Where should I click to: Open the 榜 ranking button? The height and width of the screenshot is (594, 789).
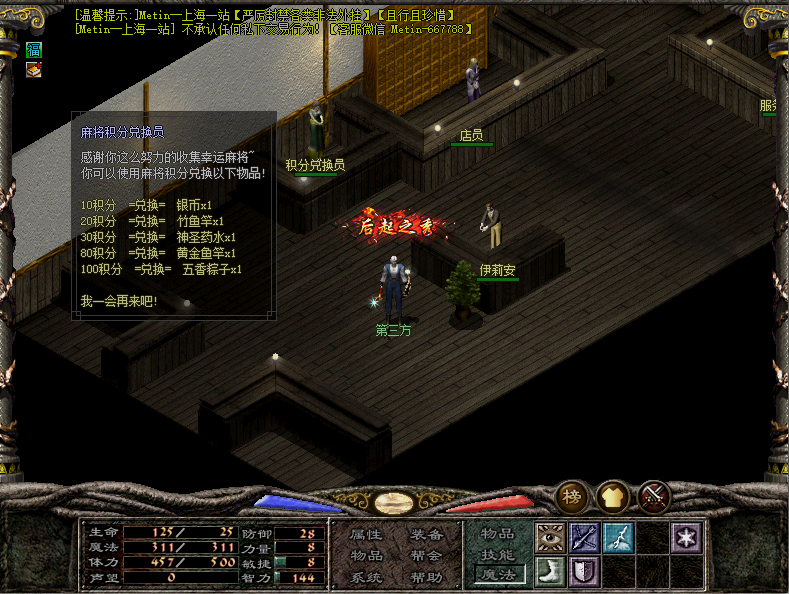click(x=573, y=497)
